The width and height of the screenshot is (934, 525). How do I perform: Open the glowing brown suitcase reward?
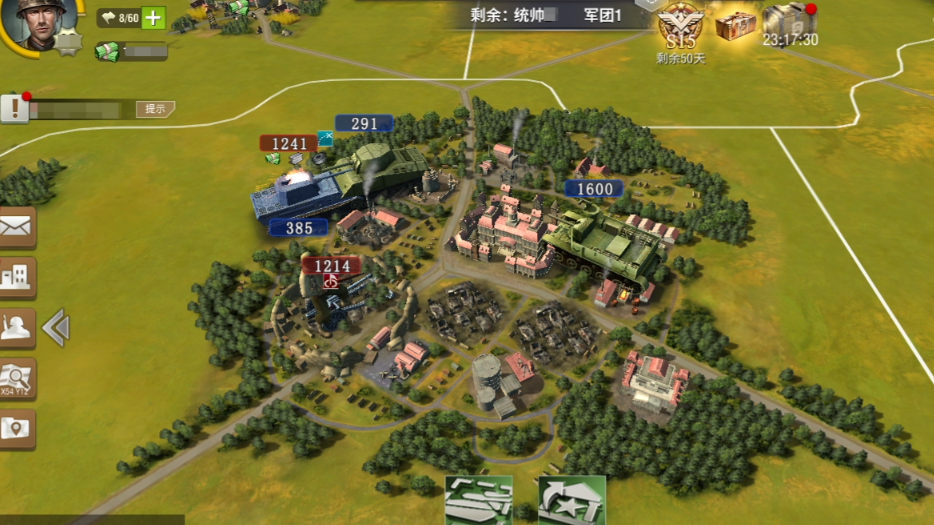click(735, 24)
